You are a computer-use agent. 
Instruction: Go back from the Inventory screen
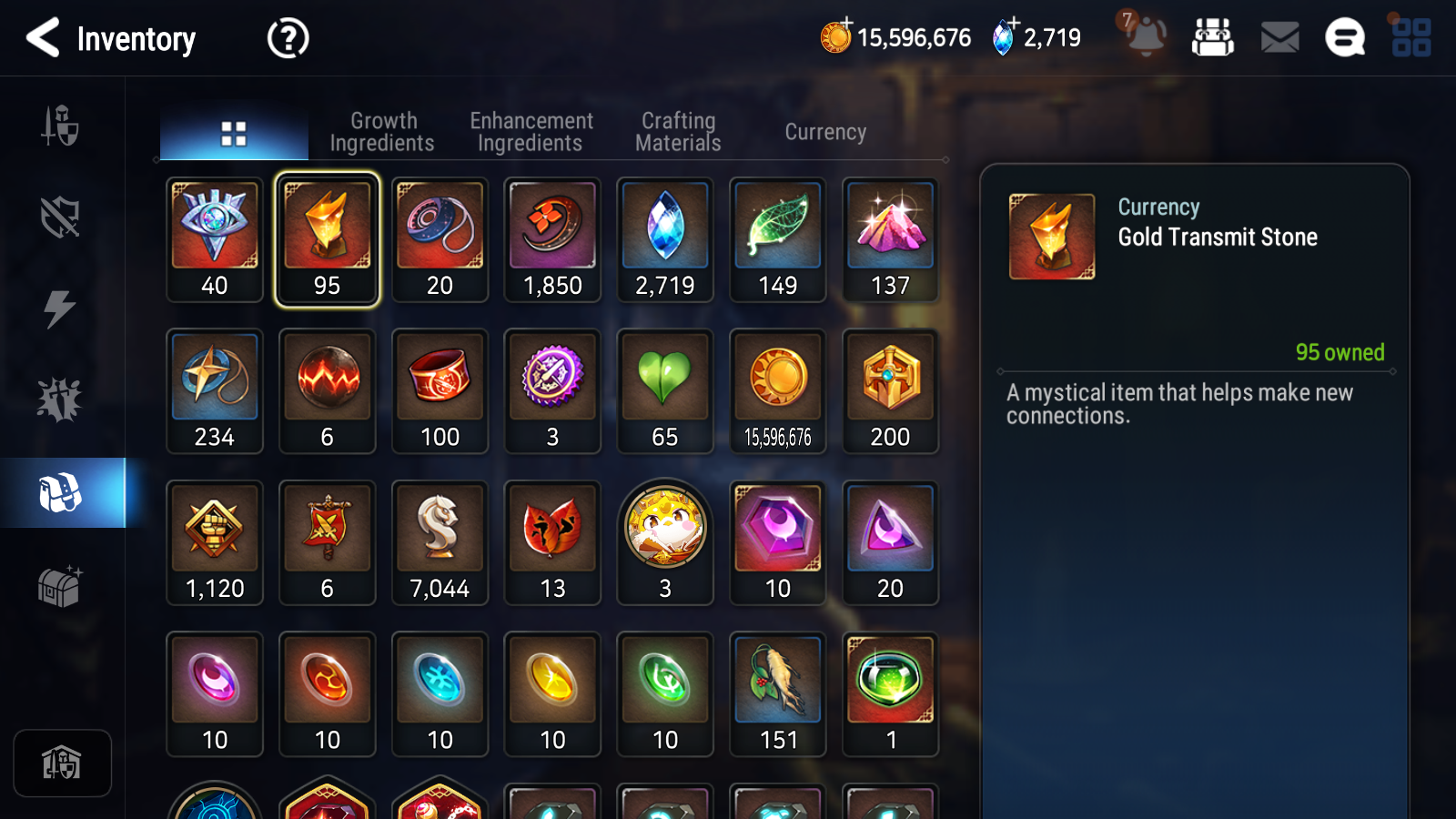(x=43, y=38)
